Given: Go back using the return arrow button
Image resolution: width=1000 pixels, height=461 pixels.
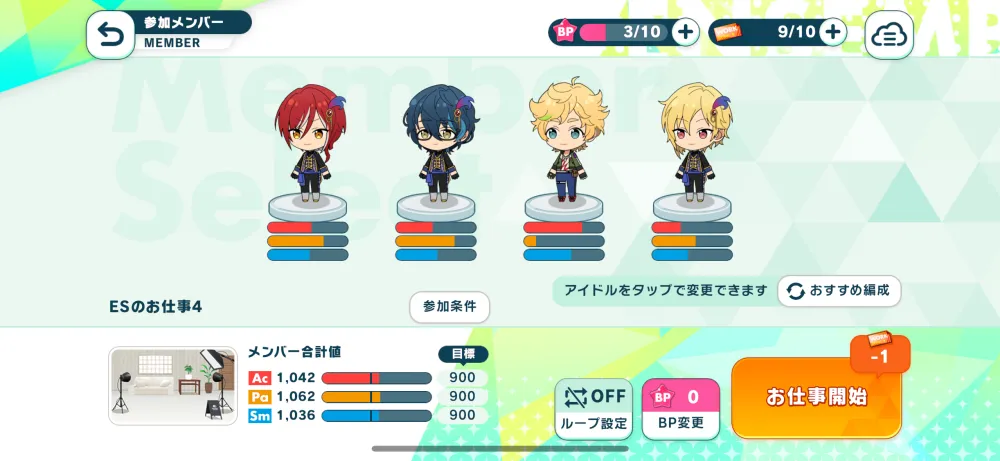Looking at the screenshot, I should 110,36.
